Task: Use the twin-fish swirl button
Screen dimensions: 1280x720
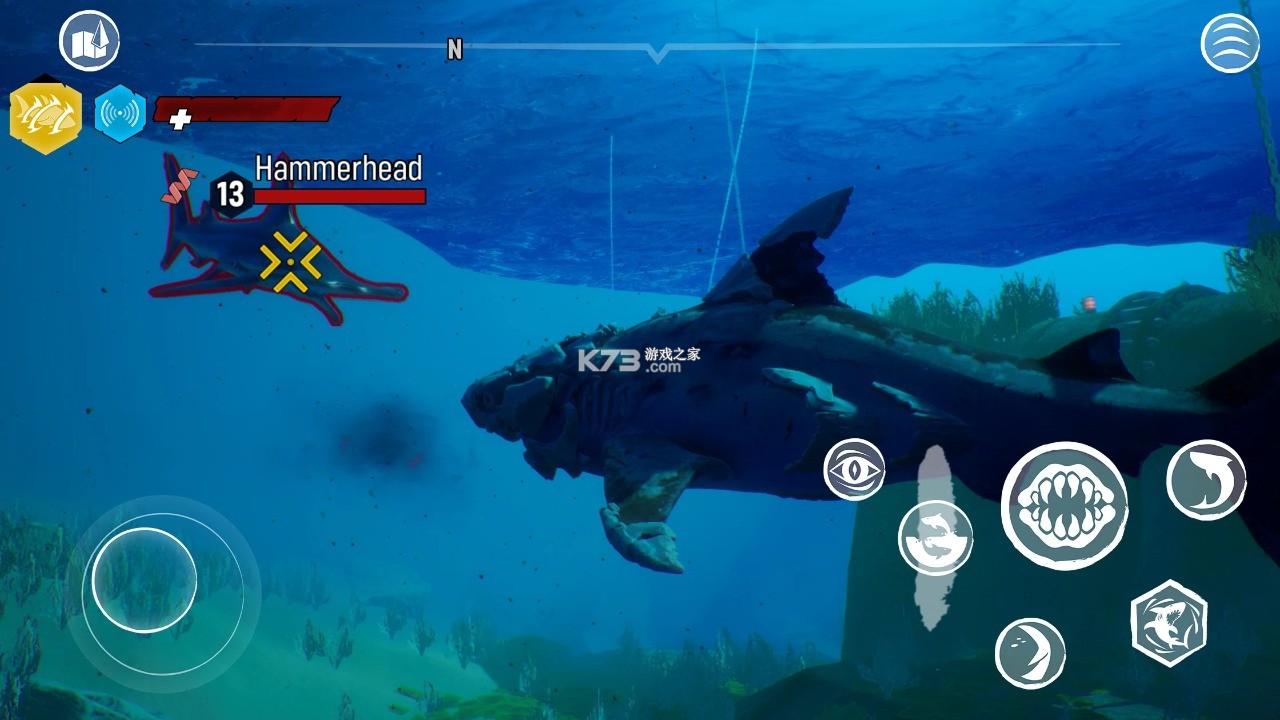Action: click(x=935, y=537)
